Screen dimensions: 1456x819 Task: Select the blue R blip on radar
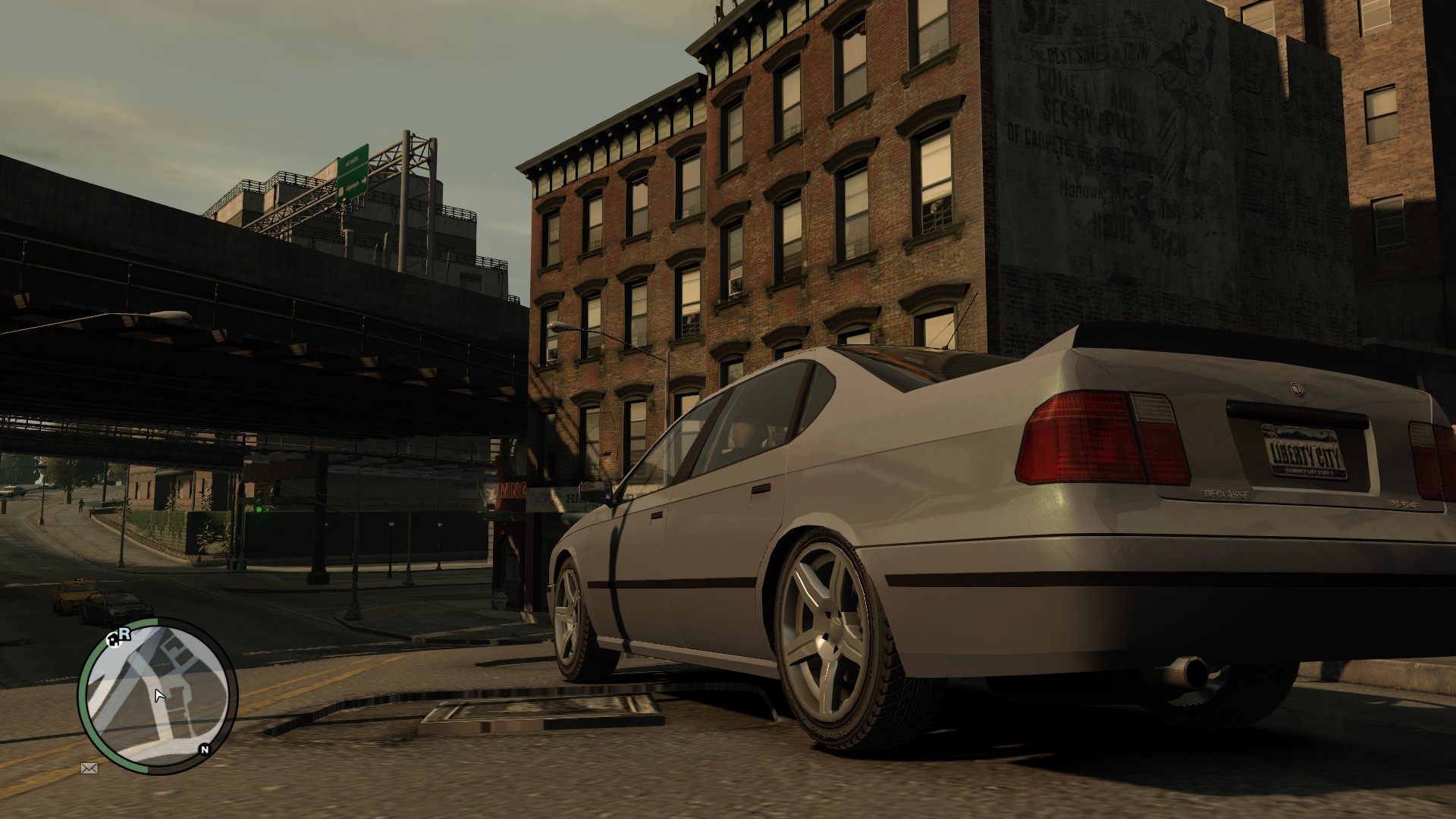tap(125, 634)
